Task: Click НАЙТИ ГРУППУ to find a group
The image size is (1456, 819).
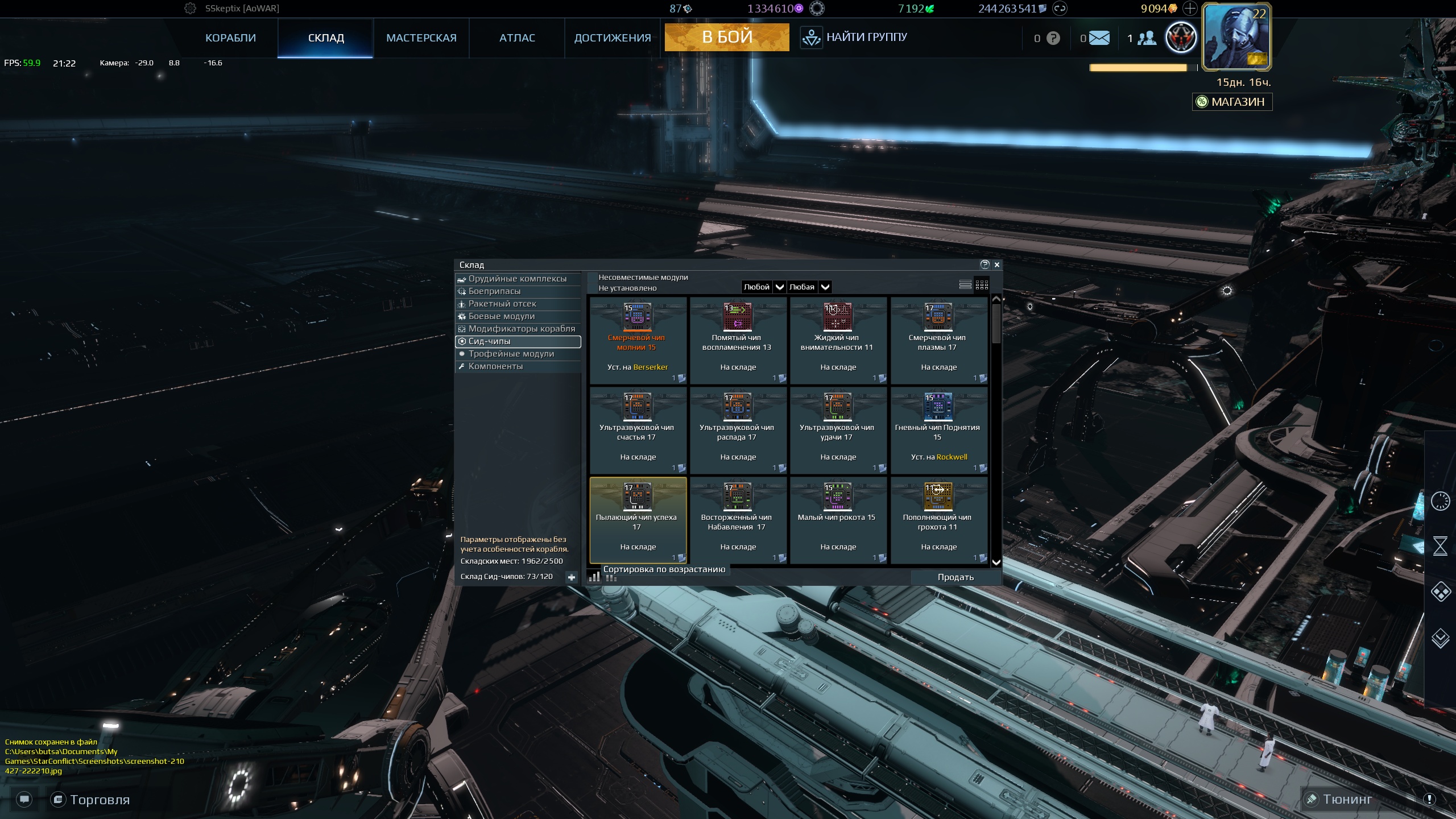Action: point(854,38)
